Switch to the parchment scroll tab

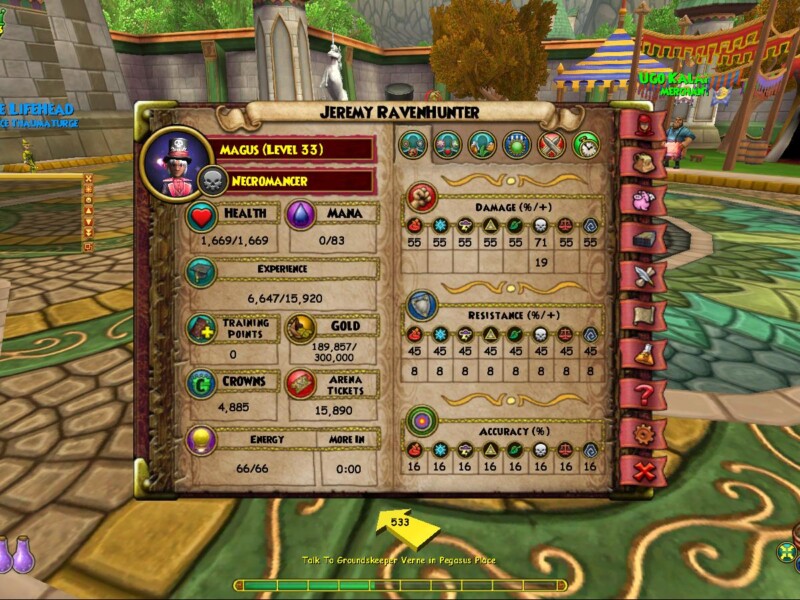tap(641, 315)
